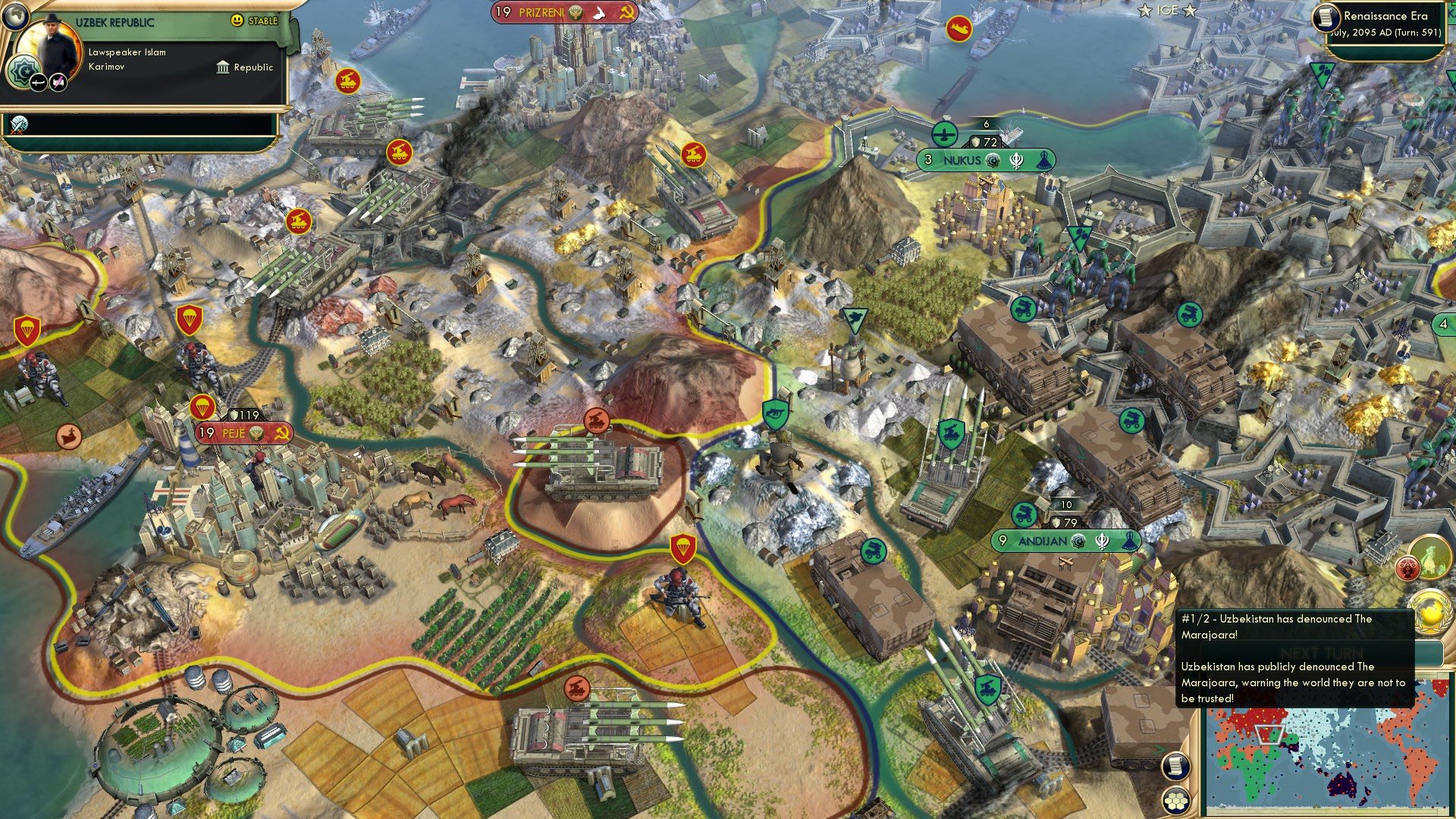The image size is (1456, 819).
Task: Open the scroll button left of minimap
Action: point(1175,767)
